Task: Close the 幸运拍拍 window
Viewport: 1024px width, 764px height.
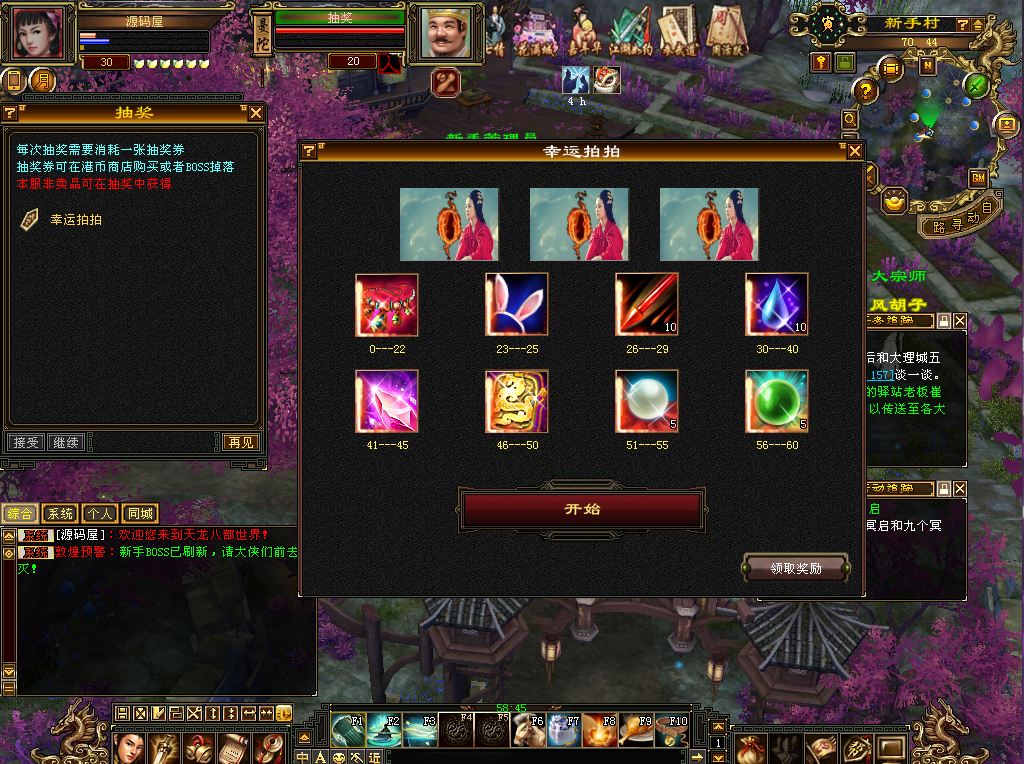Action: tap(854, 151)
